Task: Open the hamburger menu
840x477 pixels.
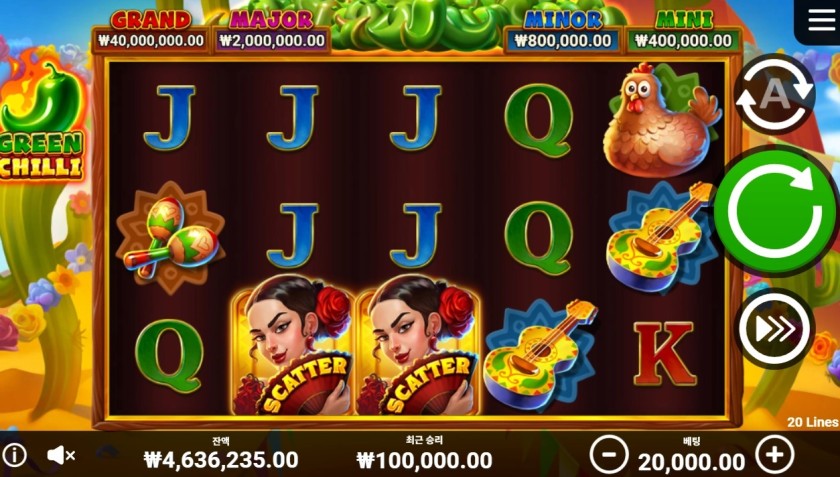Action: point(817,21)
